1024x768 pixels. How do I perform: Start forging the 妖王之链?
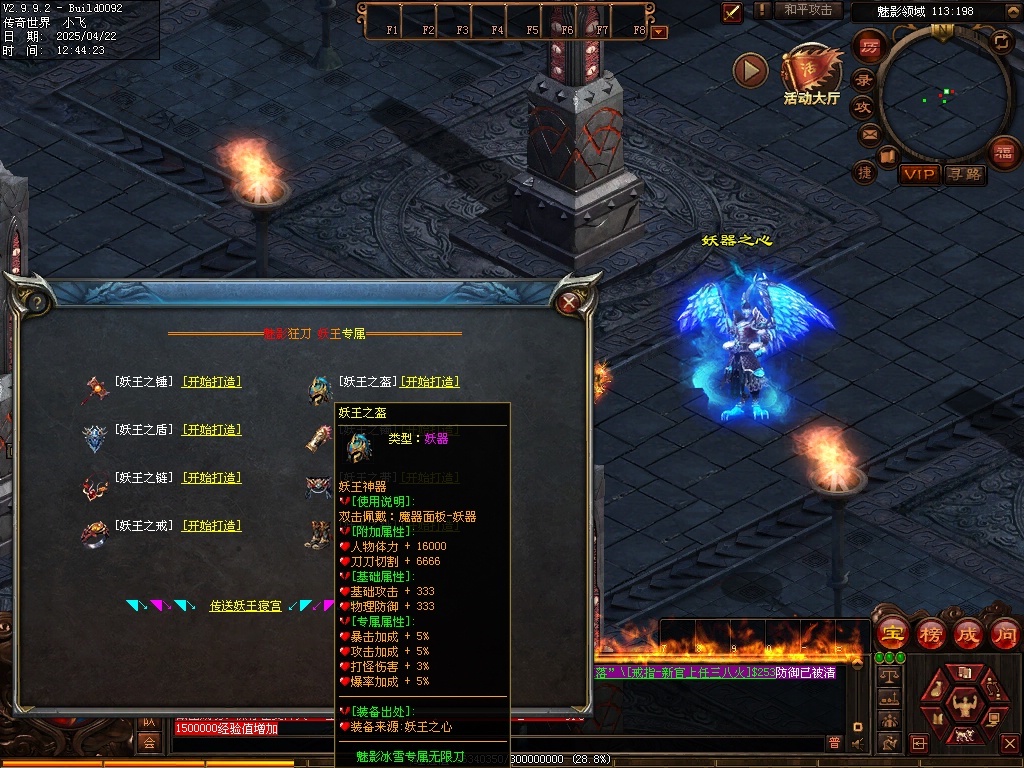pos(211,477)
